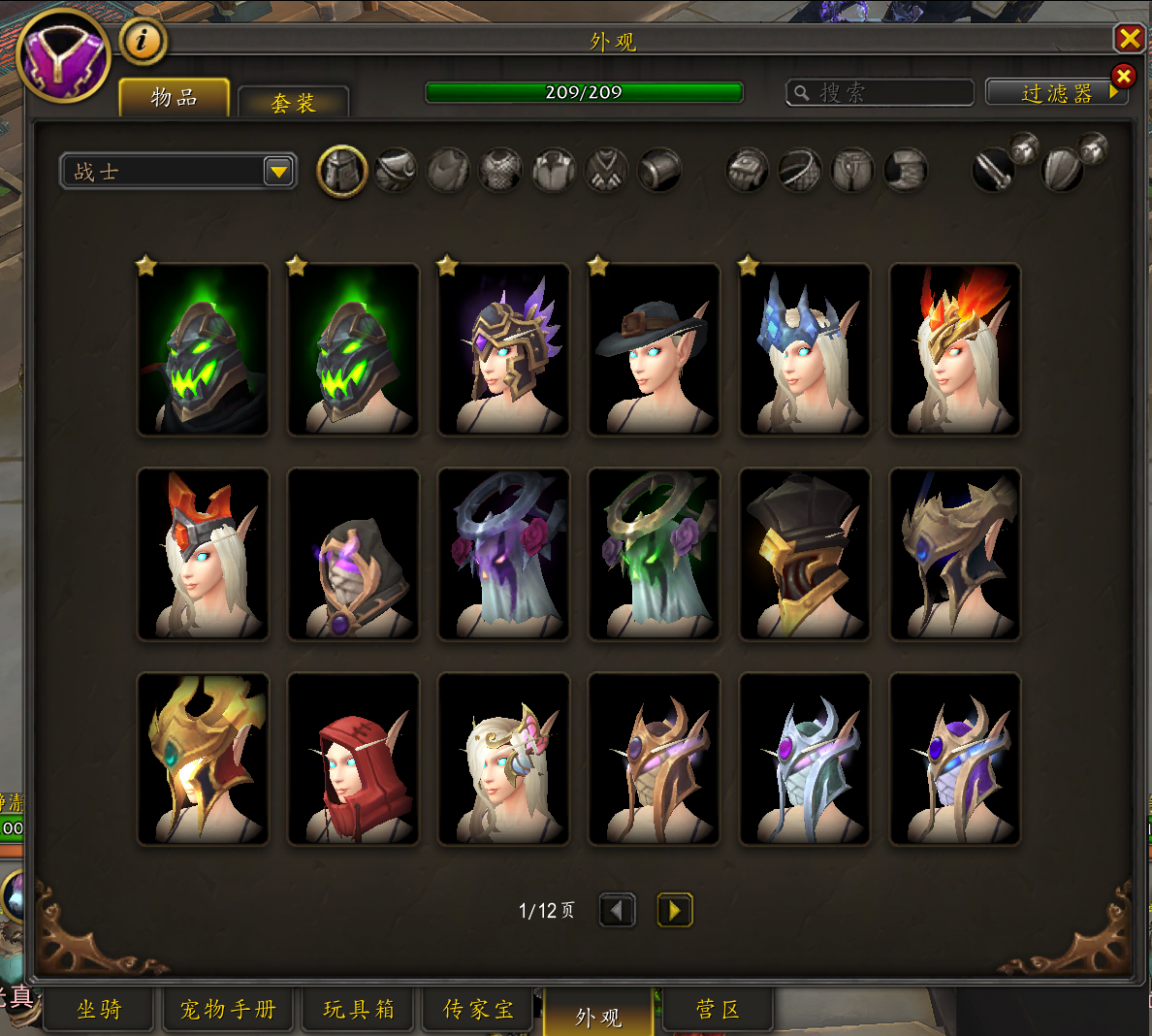Screen dimensions: 1152x1036
Task: Click the round info button
Action: 143,41
